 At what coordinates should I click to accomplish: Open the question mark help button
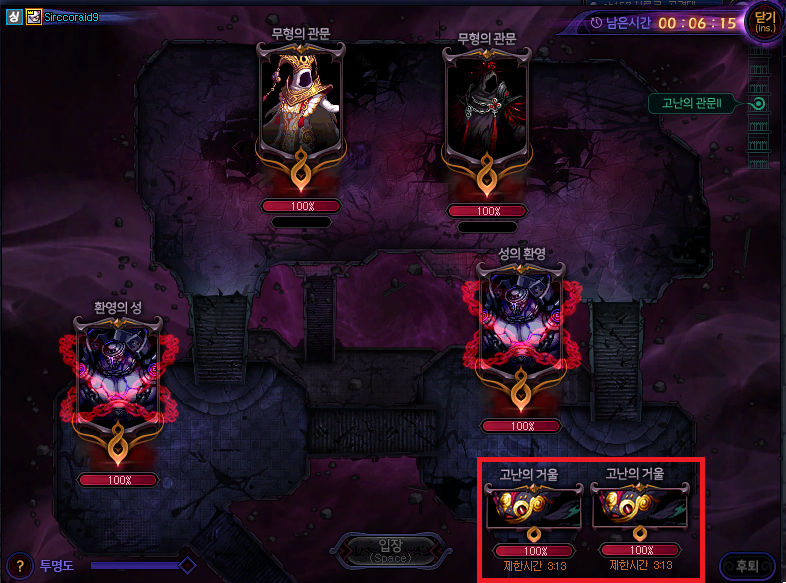(18, 566)
